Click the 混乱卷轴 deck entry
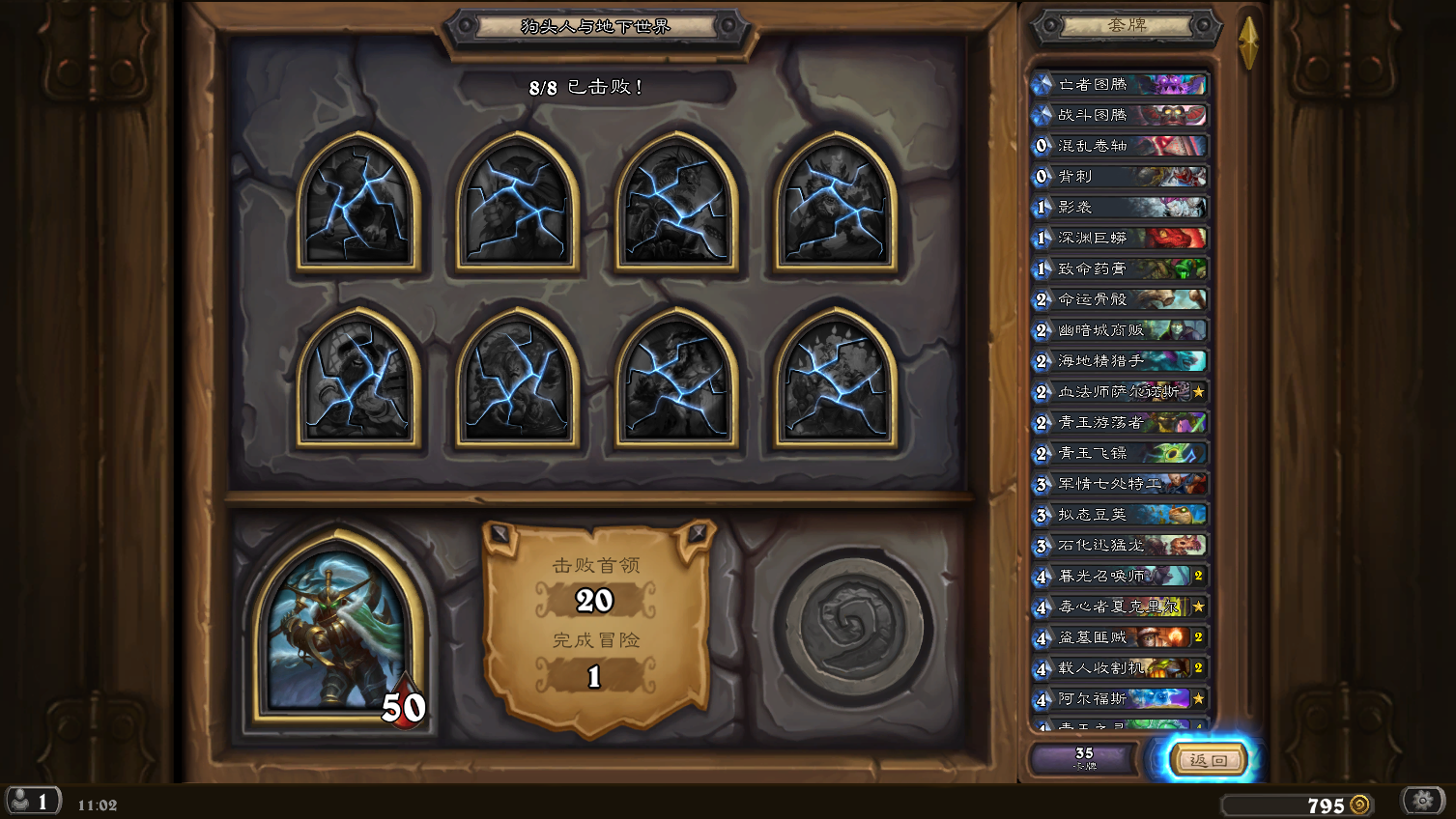The width and height of the screenshot is (1456, 819). (1121, 146)
